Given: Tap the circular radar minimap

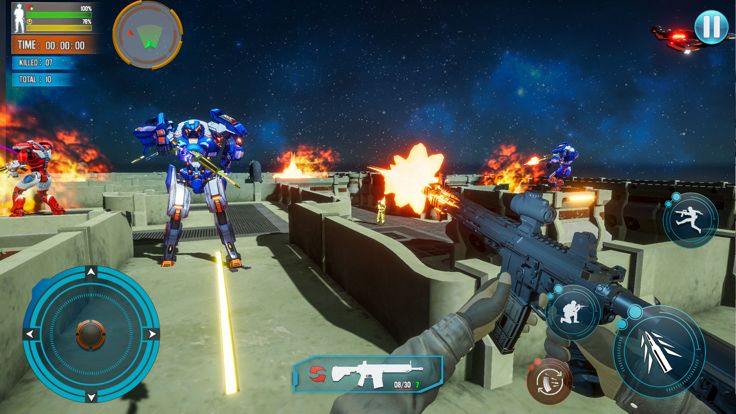Looking at the screenshot, I should 147,33.
